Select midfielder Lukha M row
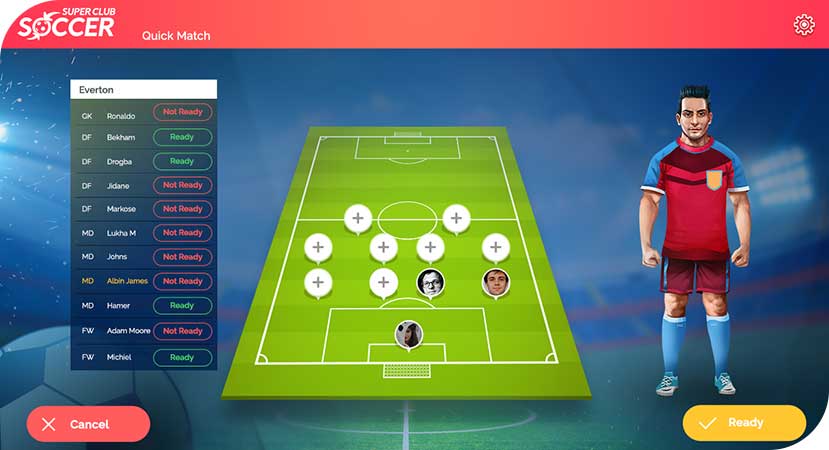 (121, 233)
